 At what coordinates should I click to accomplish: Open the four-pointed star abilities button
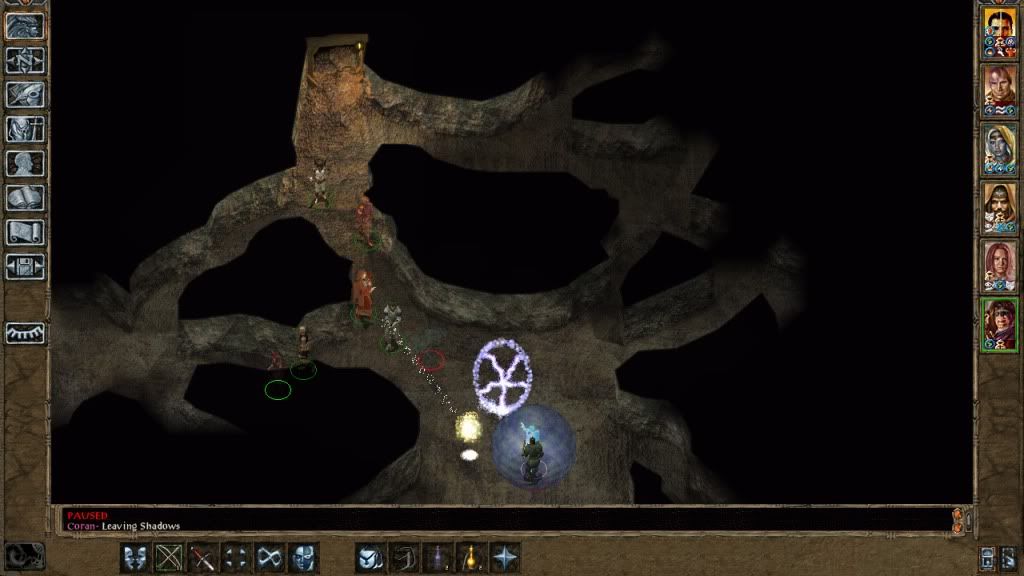click(x=505, y=557)
